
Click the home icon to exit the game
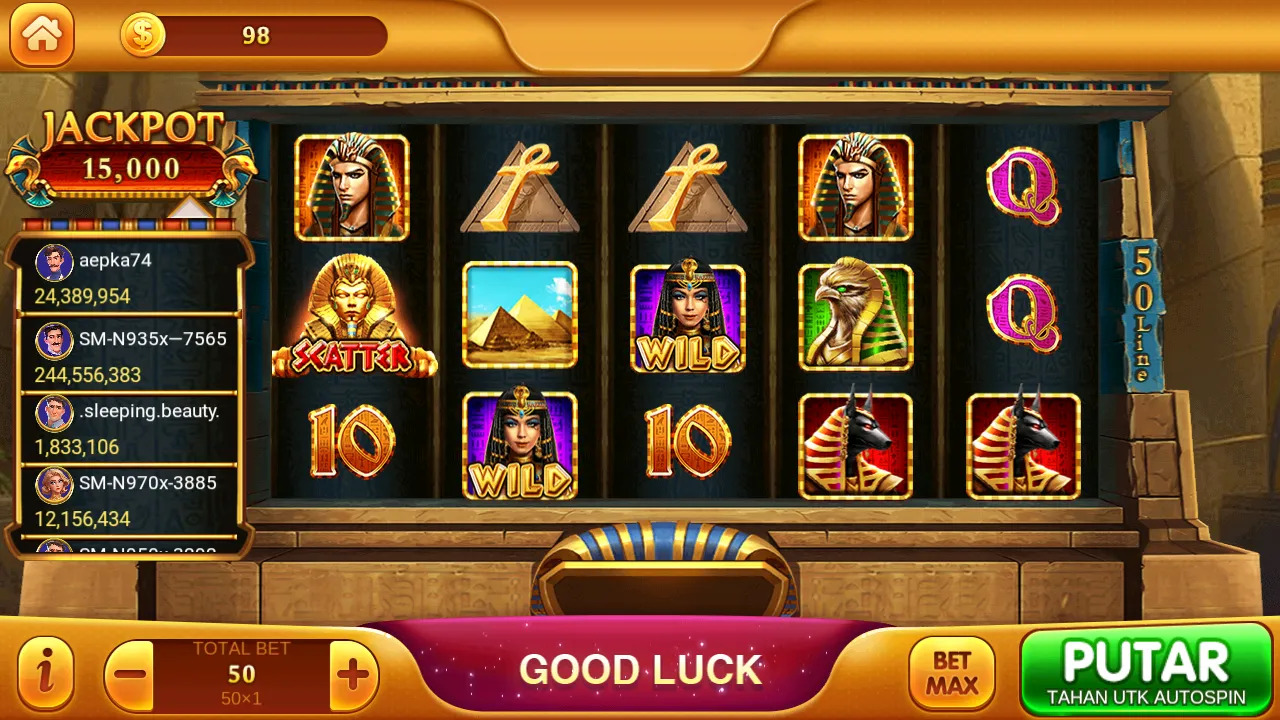(42, 36)
